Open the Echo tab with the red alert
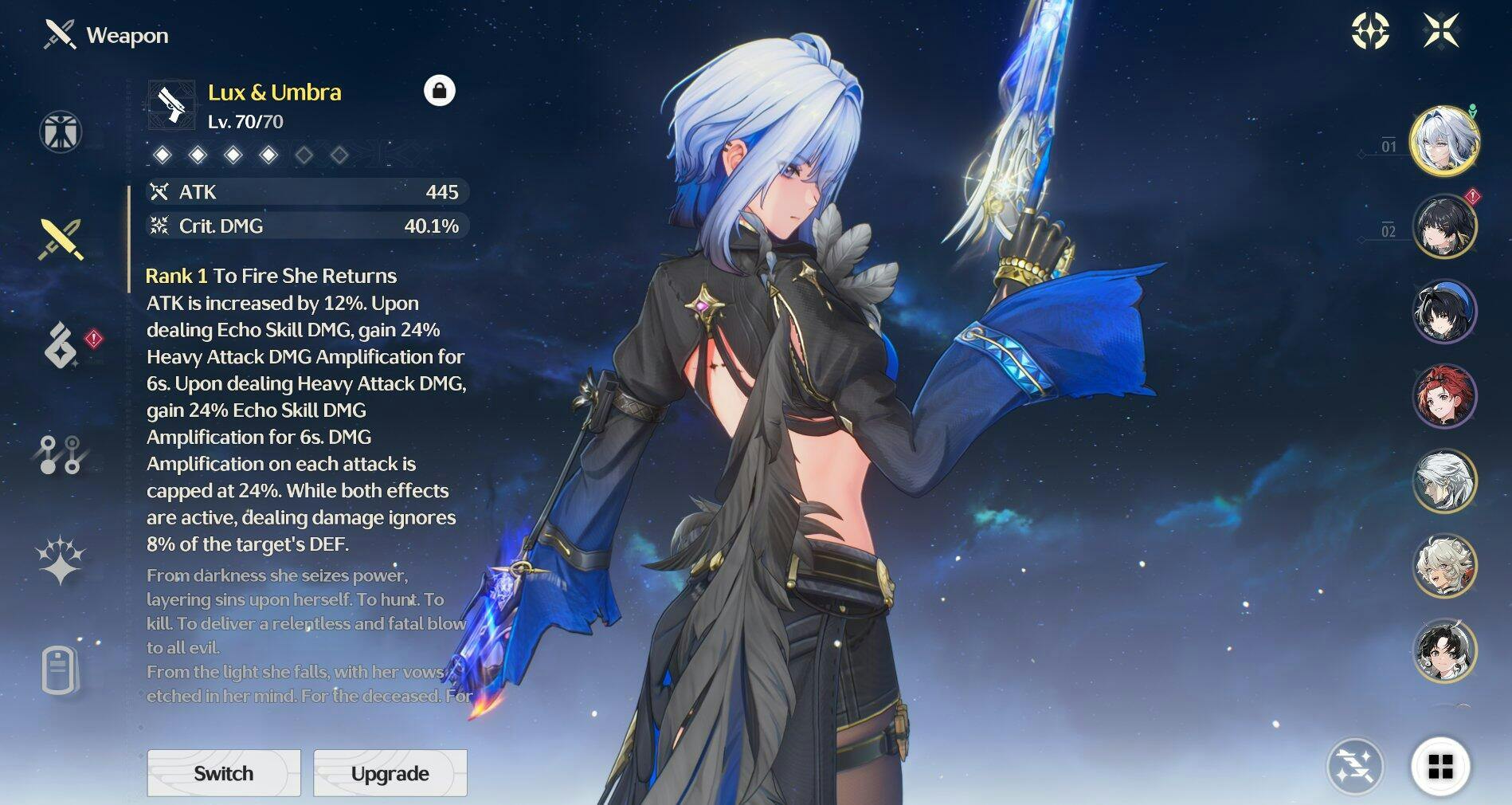This screenshot has height=805, width=1512. click(62, 345)
